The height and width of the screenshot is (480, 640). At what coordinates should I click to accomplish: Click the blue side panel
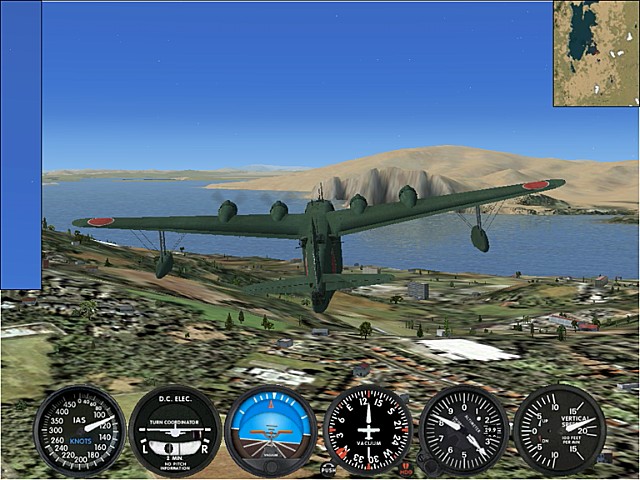tap(21, 145)
